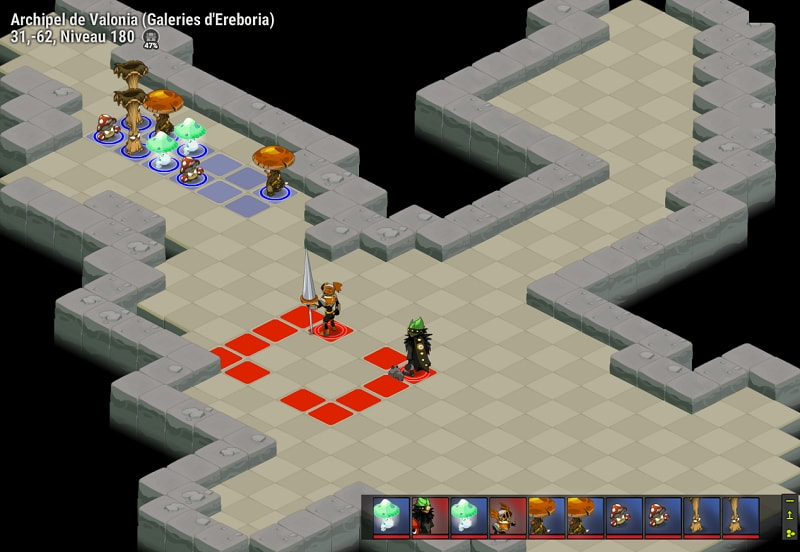Minimize the turn order timeline
800x552 pixels.
coord(790,501)
